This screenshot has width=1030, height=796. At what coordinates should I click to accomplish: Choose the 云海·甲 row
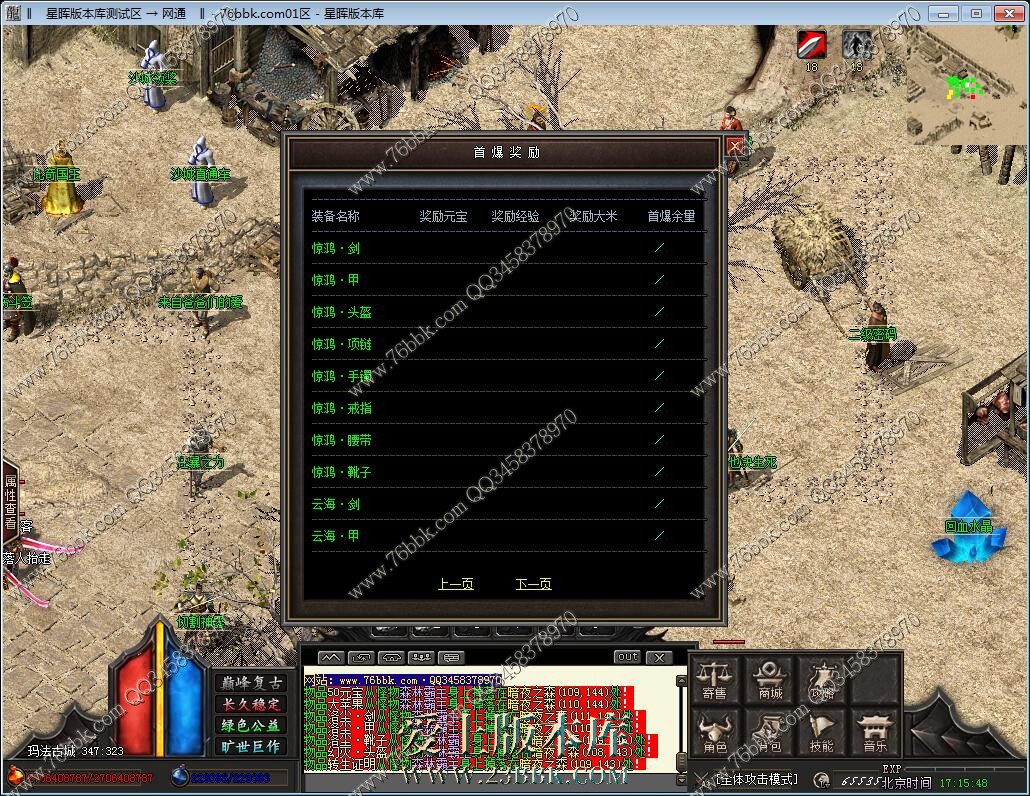(335, 536)
